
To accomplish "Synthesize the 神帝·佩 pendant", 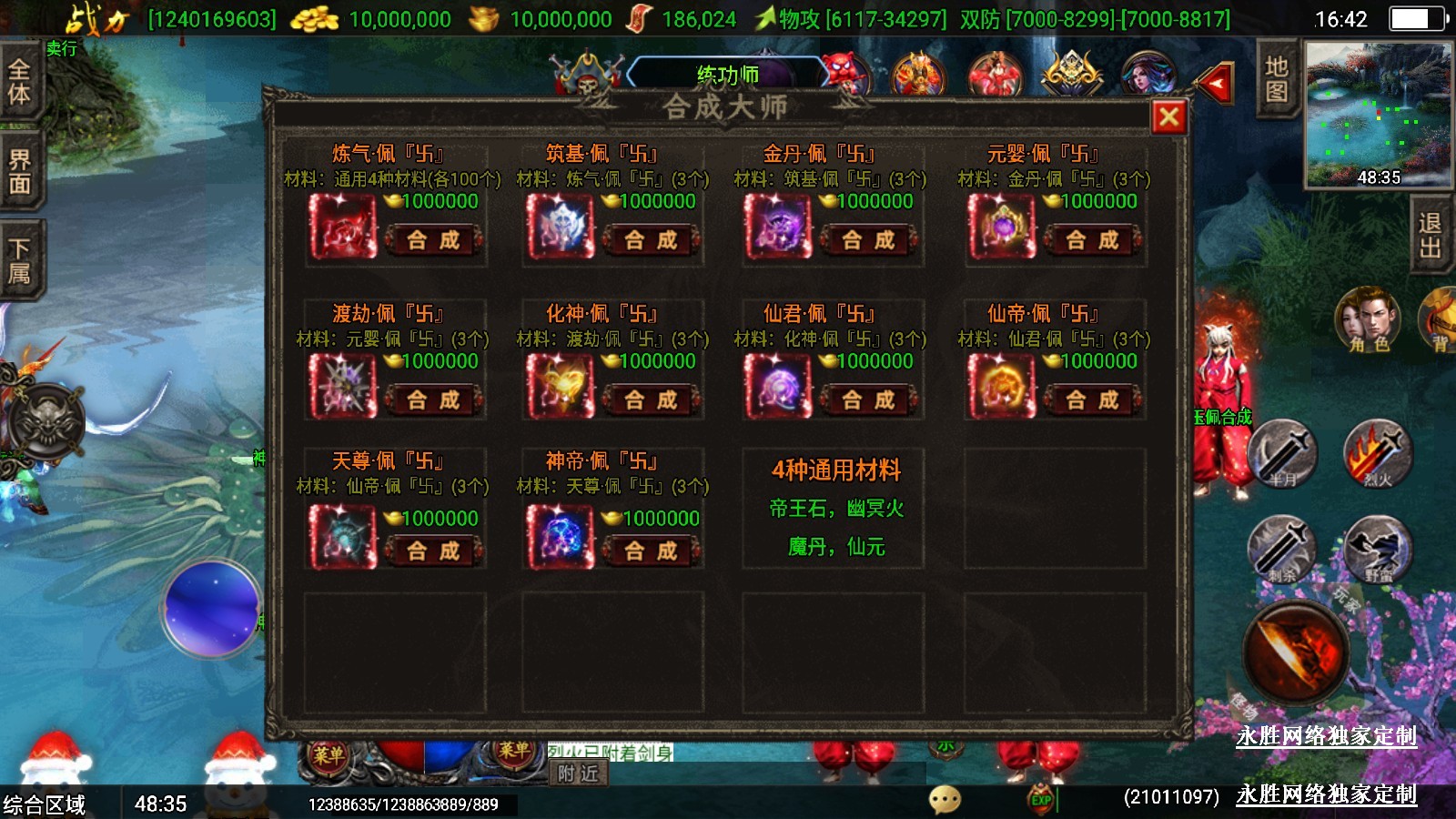I will (x=651, y=551).
